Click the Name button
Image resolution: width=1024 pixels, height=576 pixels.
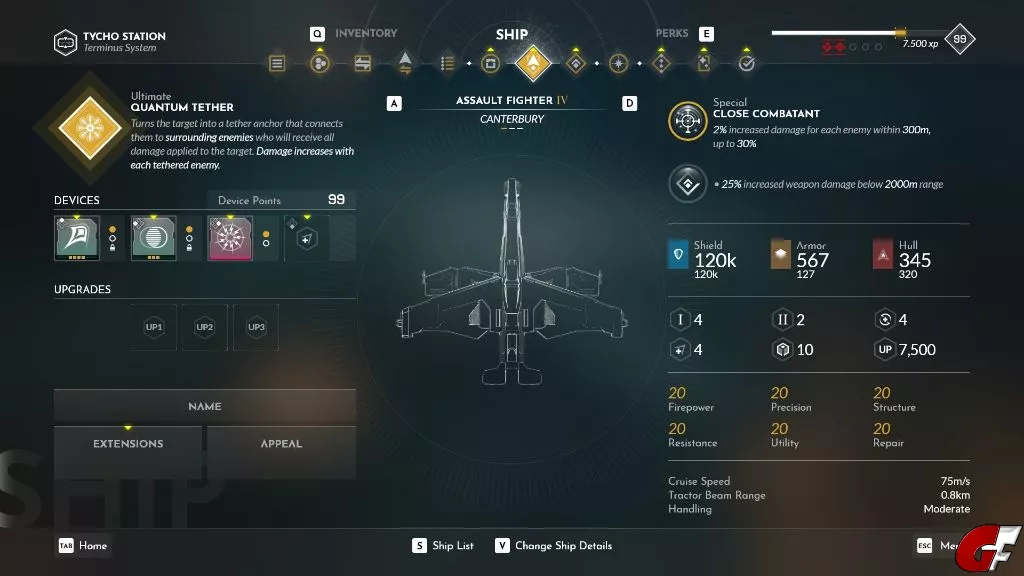pos(205,407)
